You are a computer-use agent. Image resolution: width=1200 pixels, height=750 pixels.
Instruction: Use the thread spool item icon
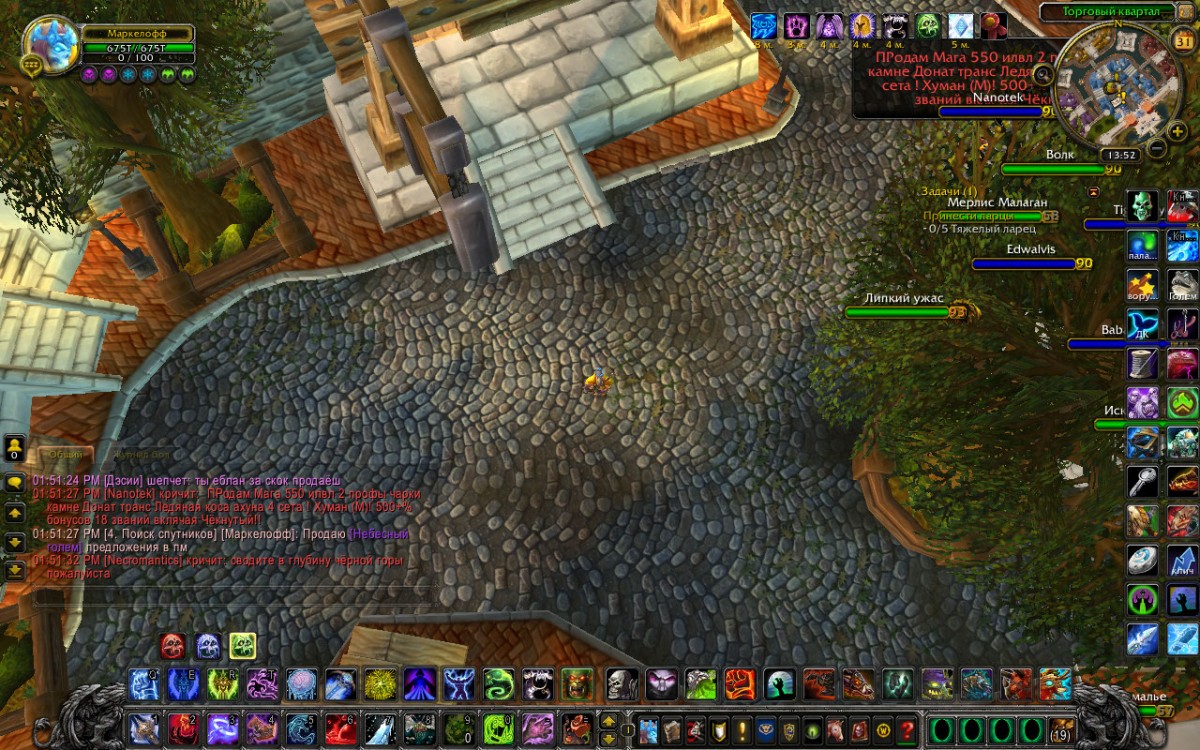pos(1143,363)
